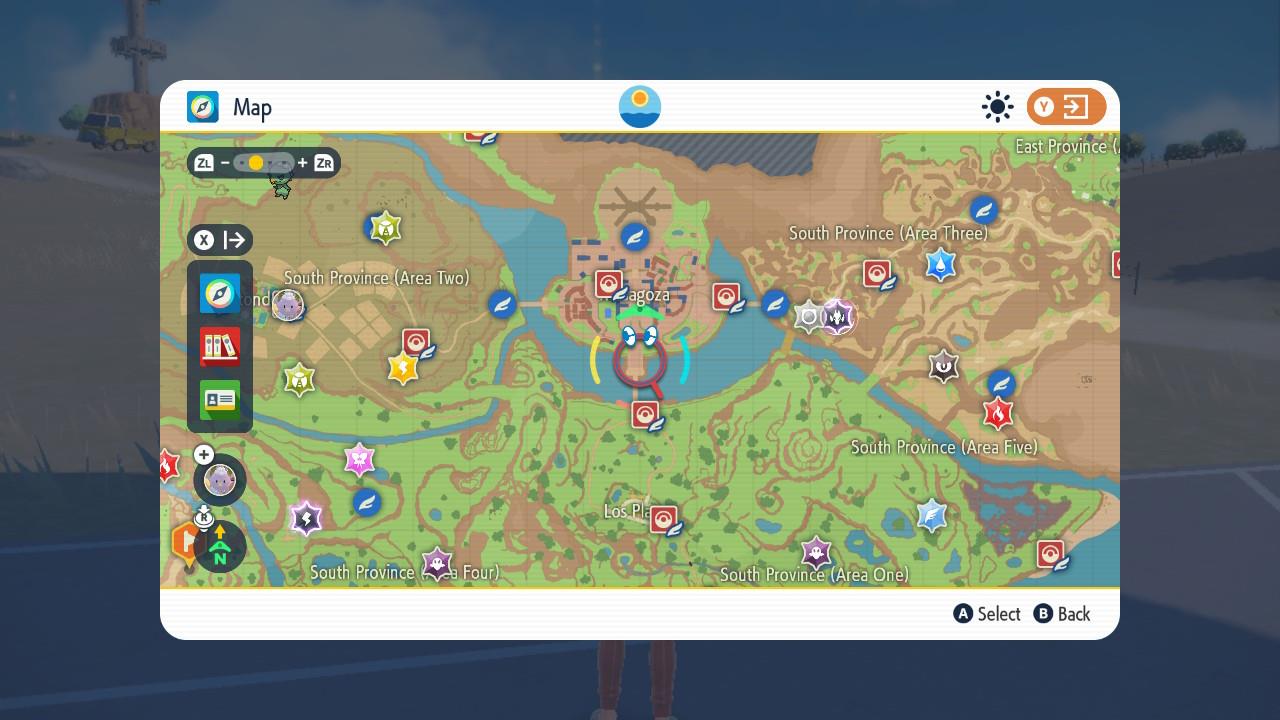Select the blue Water Tera Raid crystal
Image resolution: width=1280 pixels, height=720 pixels.
click(940, 264)
